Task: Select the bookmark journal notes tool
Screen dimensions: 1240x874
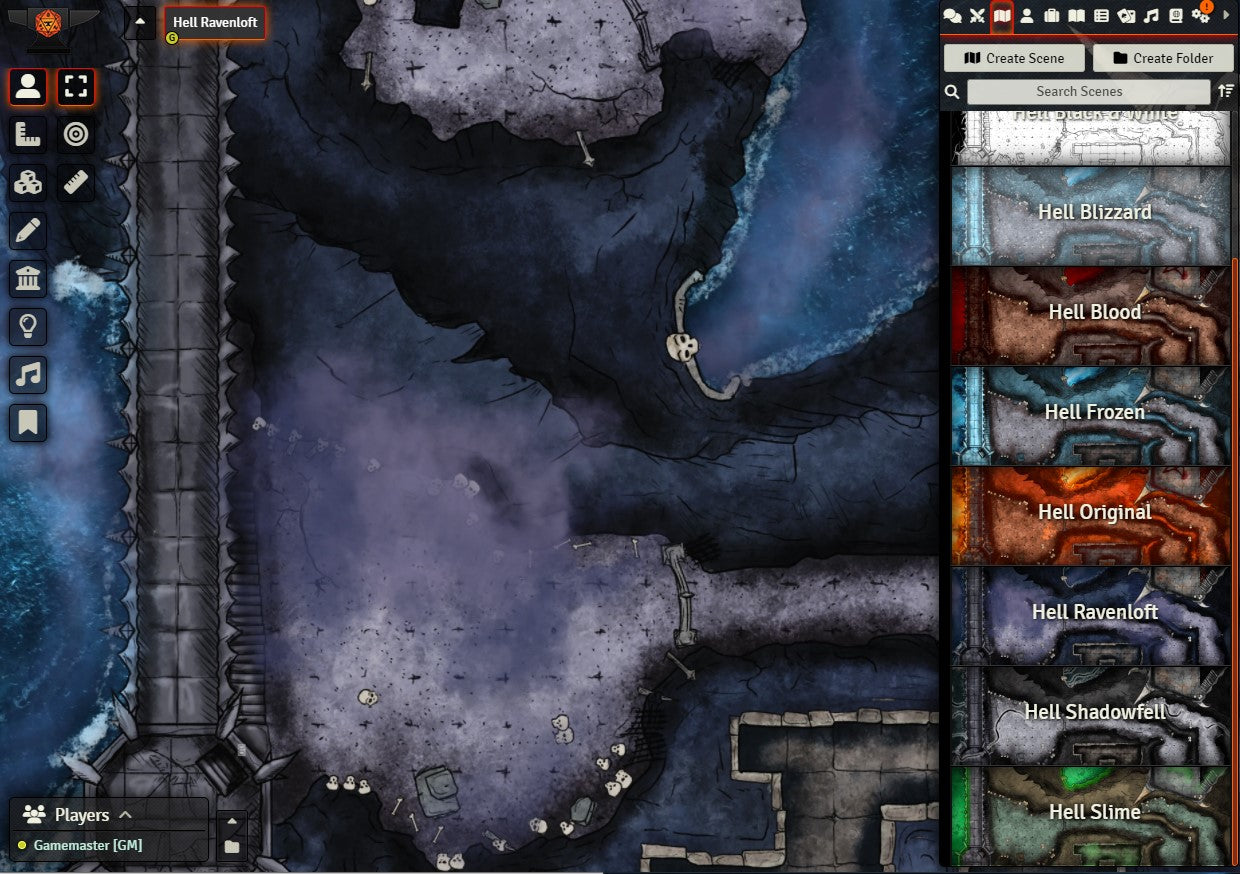Action: click(x=28, y=422)
